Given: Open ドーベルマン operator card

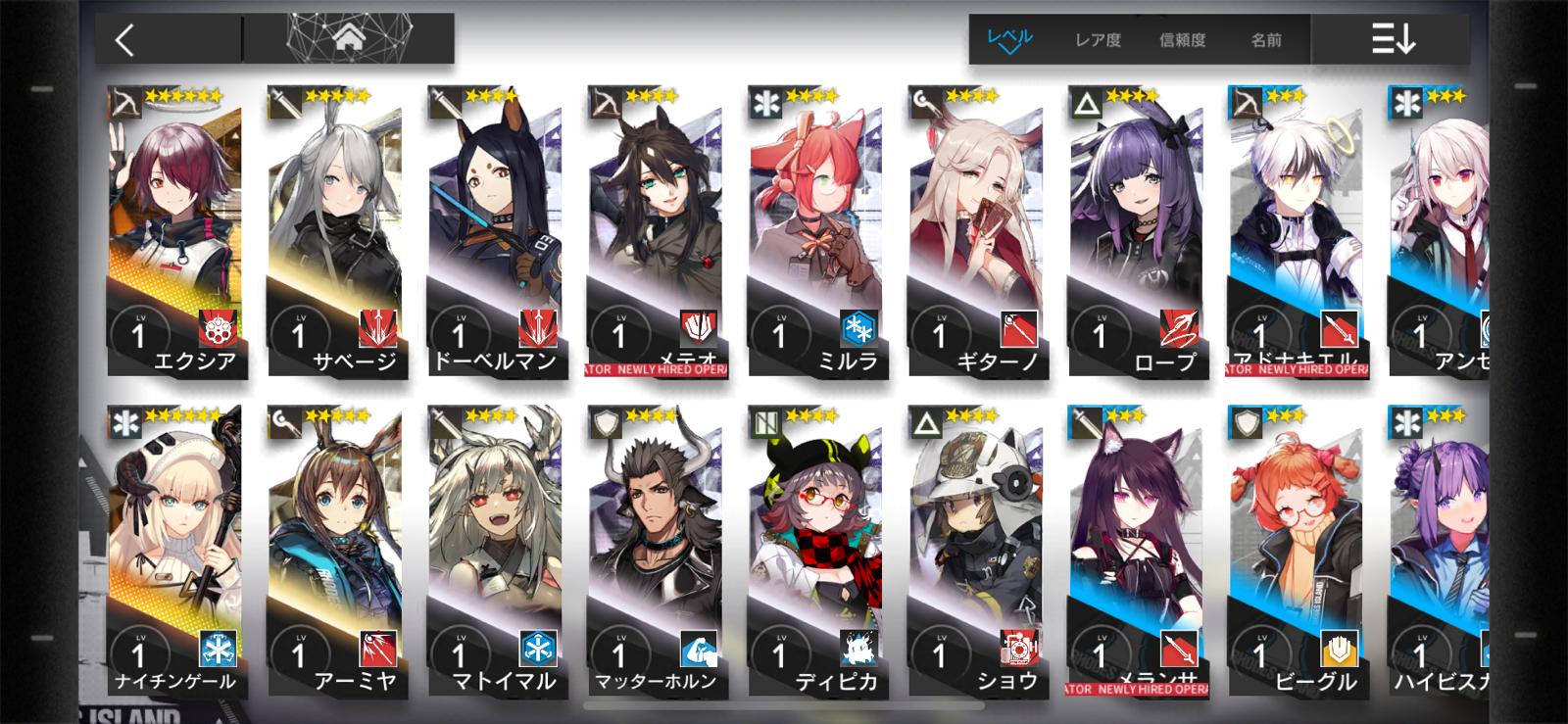Looking at the screenshot, I should point(495,231).
